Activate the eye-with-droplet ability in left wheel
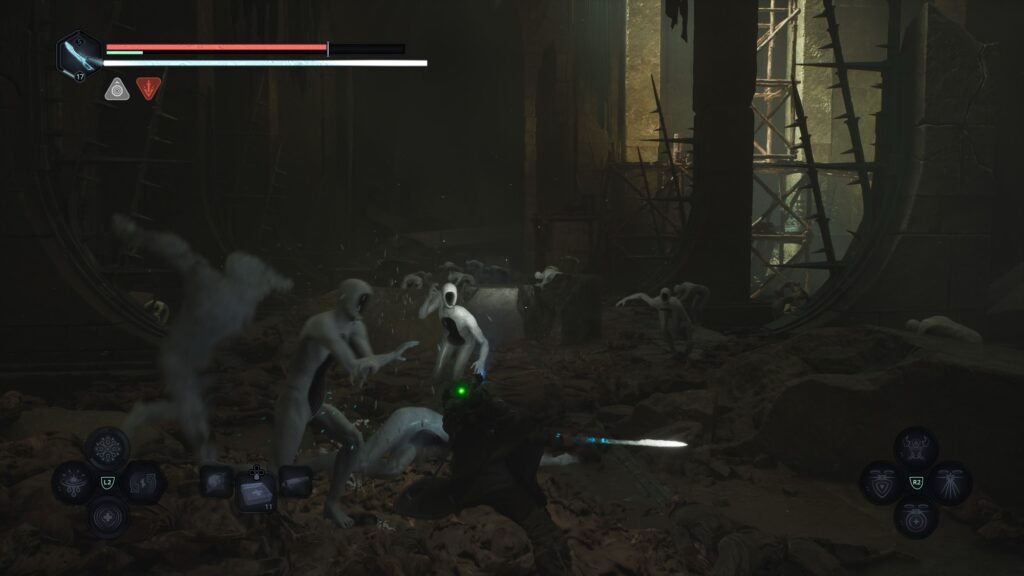 (73, 483)
